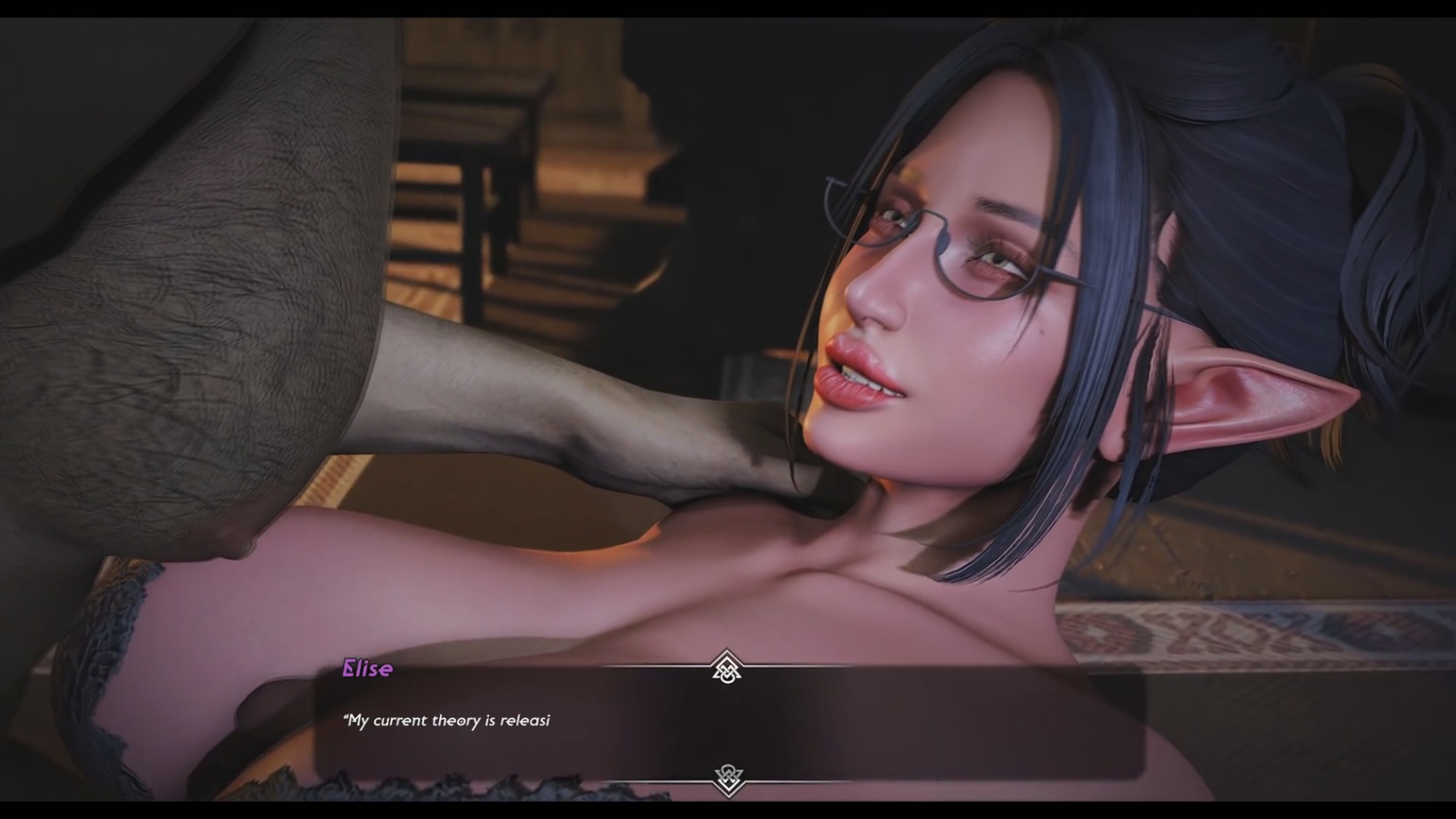Advance Elise's dialogue by clicking the text box

pyautogui.click(x=728, y=723)
